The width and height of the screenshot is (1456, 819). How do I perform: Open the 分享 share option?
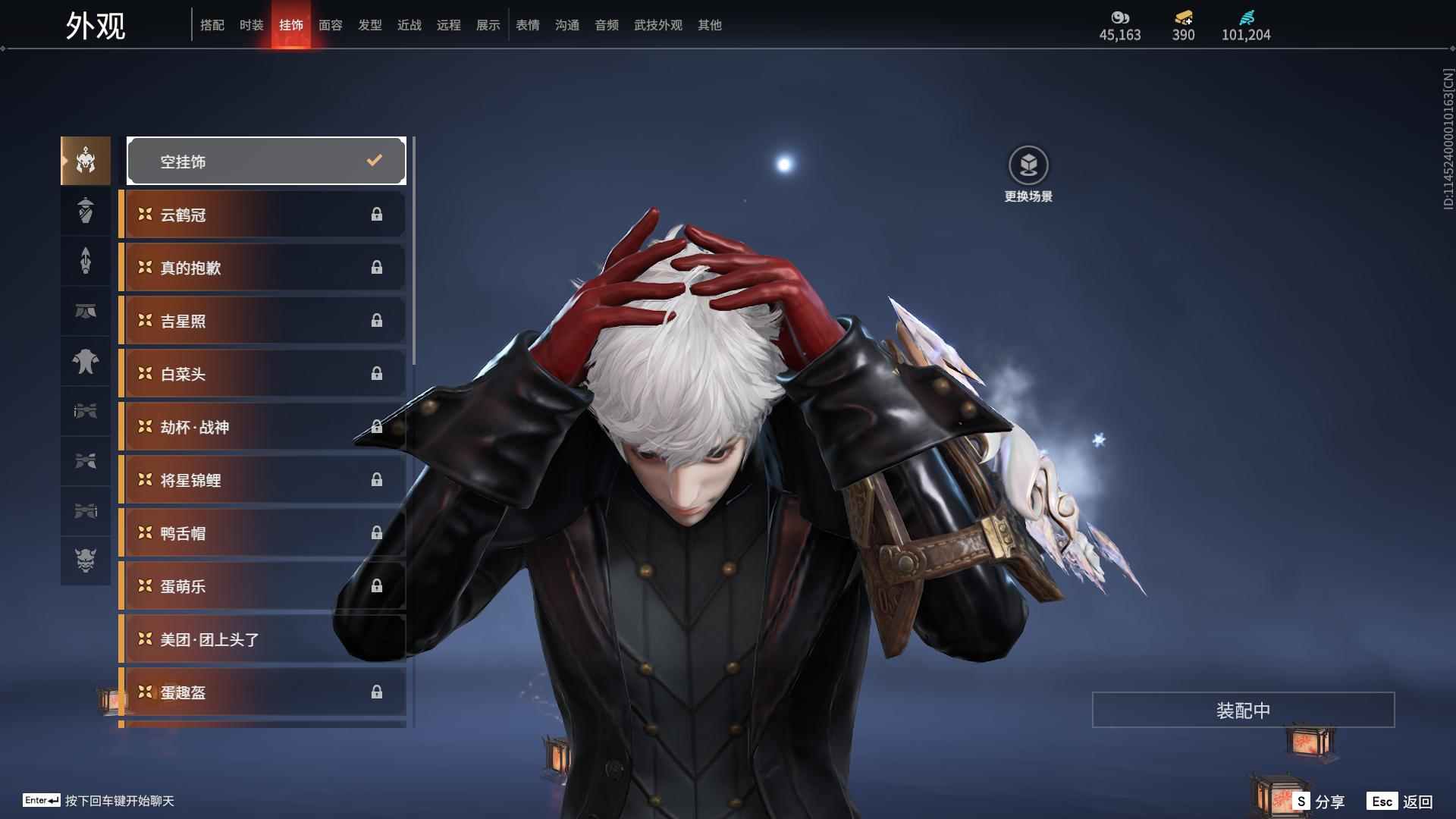tap(1319, 802)
